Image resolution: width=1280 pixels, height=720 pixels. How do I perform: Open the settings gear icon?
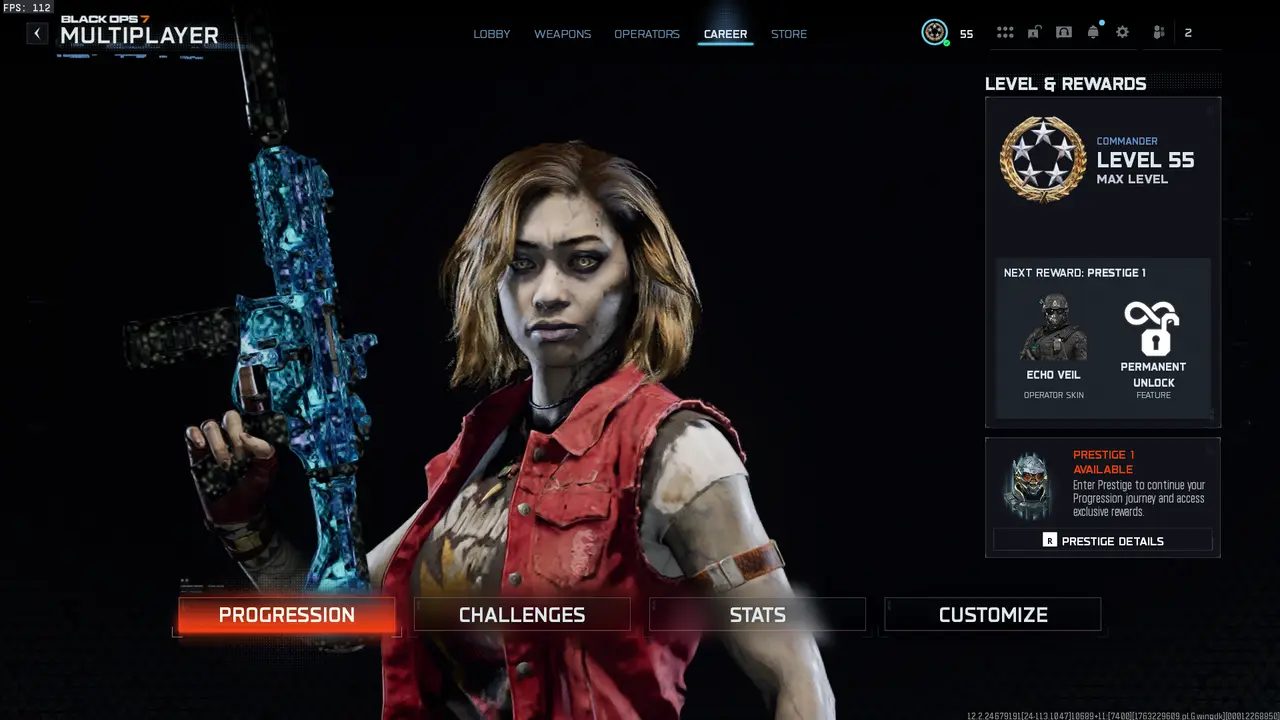[x=1123, y=31]
